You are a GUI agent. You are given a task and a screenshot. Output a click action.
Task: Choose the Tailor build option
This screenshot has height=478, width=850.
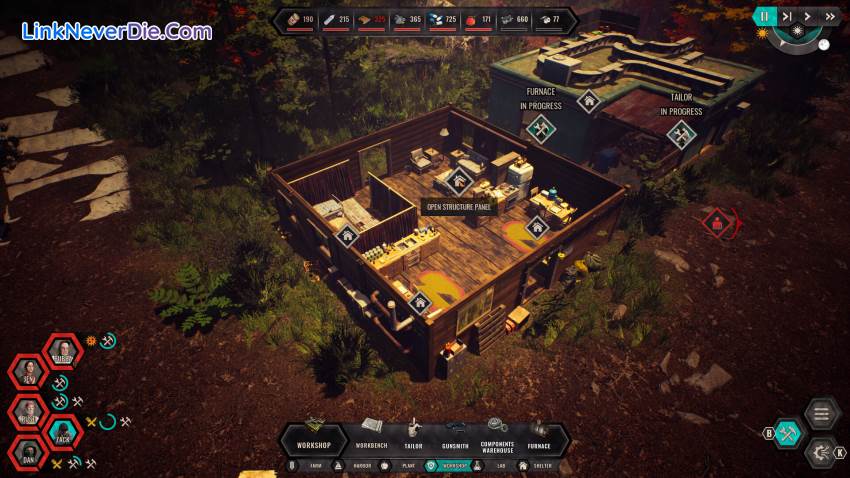pyautogui.click(x=413, y=434)
